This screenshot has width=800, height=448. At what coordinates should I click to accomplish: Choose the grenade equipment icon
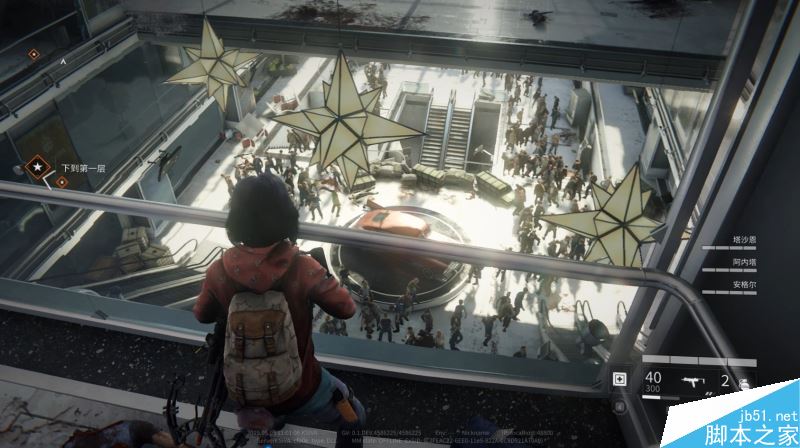pos(744,381)
